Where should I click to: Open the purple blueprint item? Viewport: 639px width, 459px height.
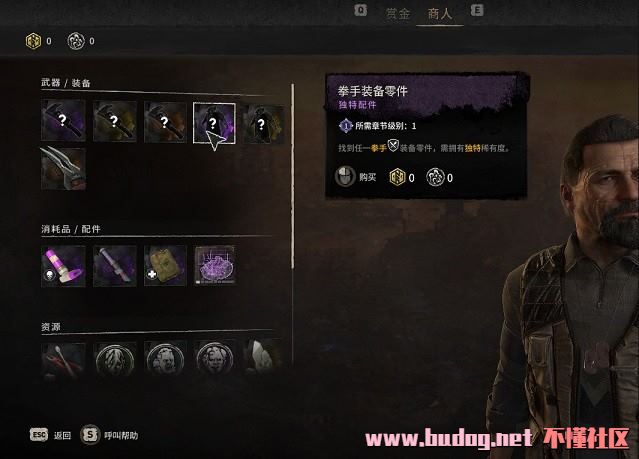click(x=214, y=265)
